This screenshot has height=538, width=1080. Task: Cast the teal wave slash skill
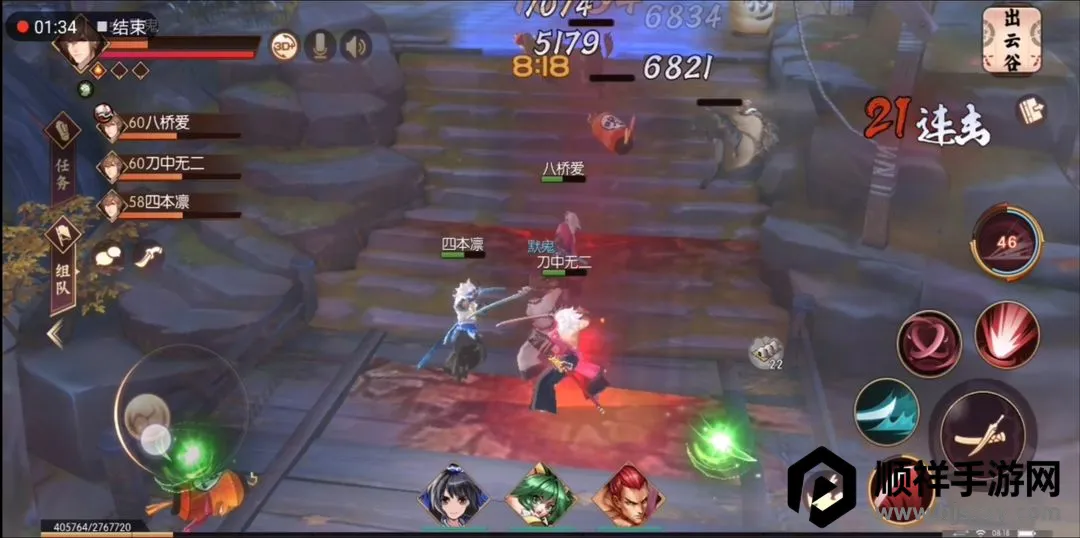pos(886,411)
